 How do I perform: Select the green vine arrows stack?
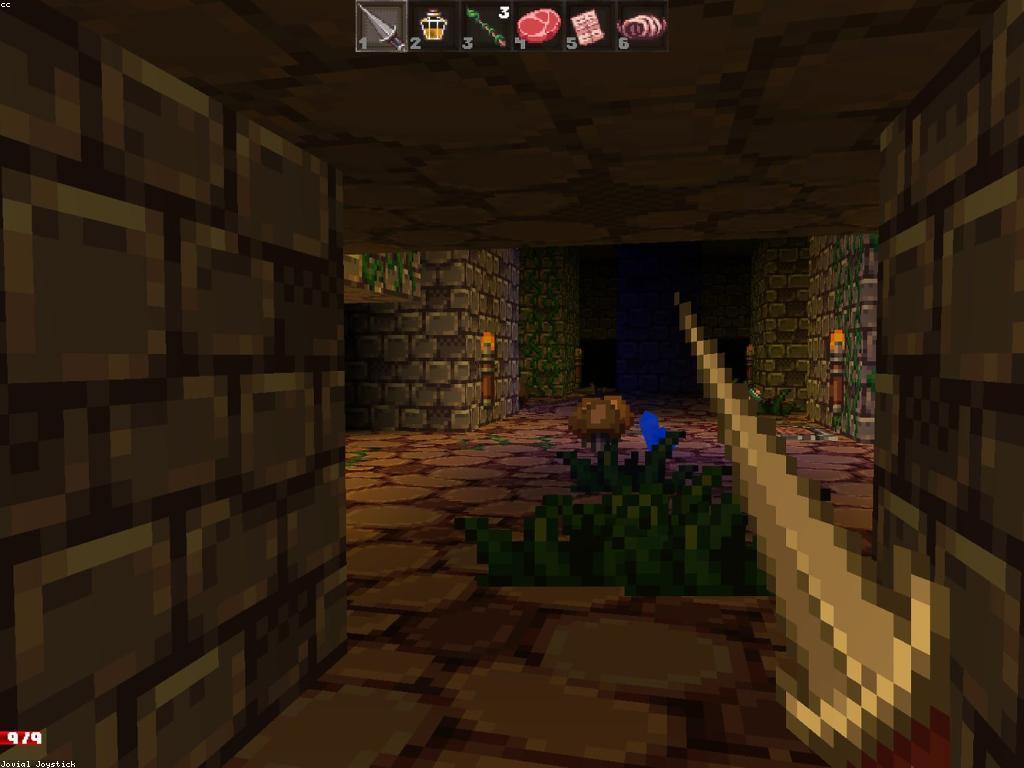[486, 26]
